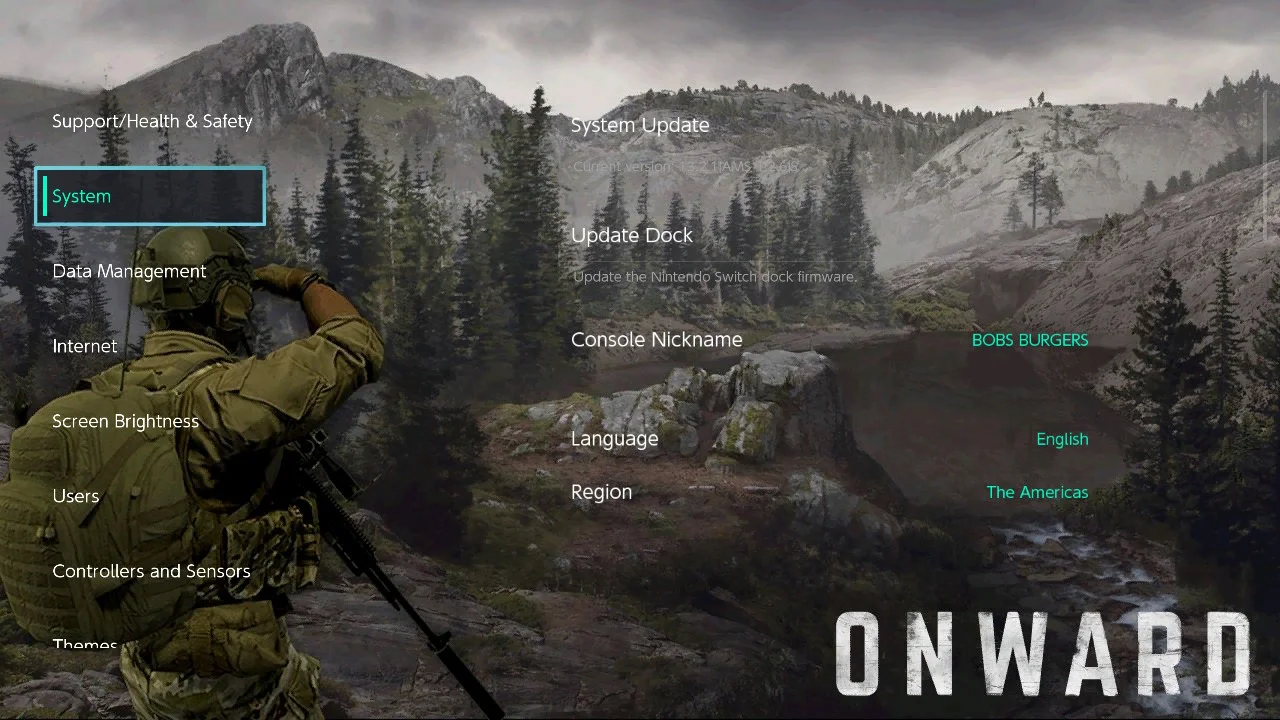Screen dimensions: 1280x720
Task: Go to Internet settings
Action: (85, 346)
